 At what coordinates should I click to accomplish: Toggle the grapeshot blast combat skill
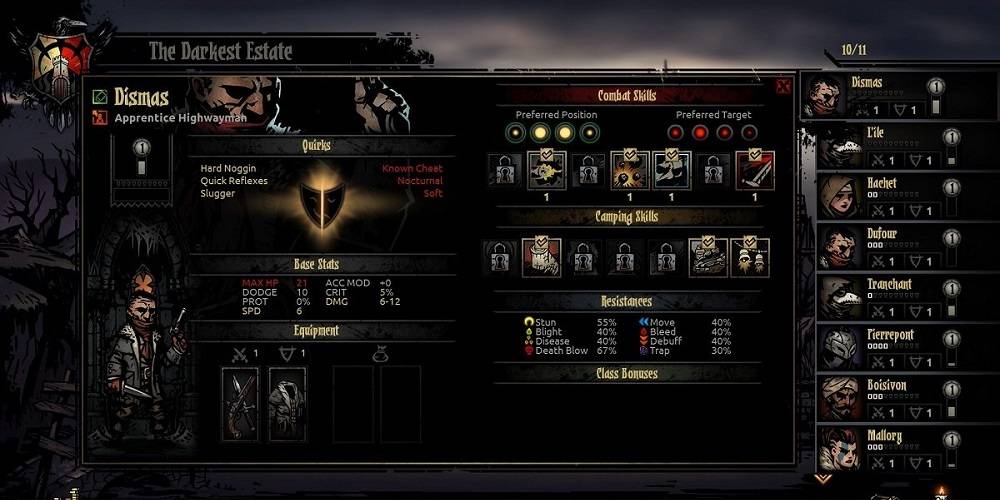pyautogui.click(x=629, y=170)
